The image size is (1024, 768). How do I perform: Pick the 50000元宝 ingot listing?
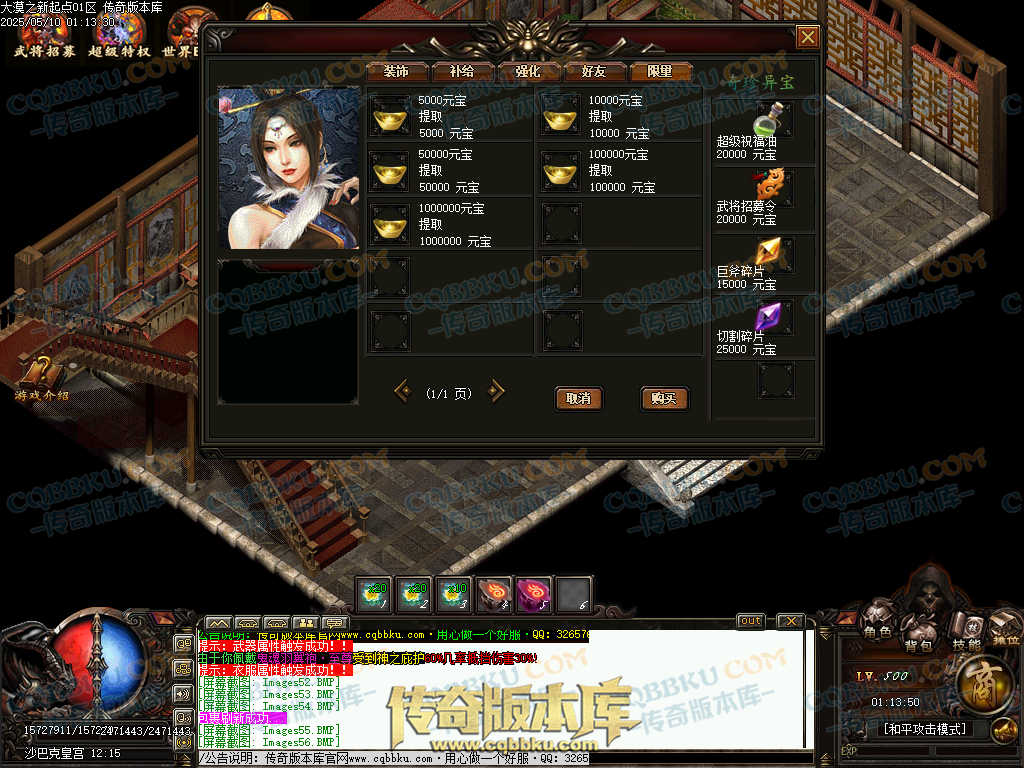click(x=390, y=172)
